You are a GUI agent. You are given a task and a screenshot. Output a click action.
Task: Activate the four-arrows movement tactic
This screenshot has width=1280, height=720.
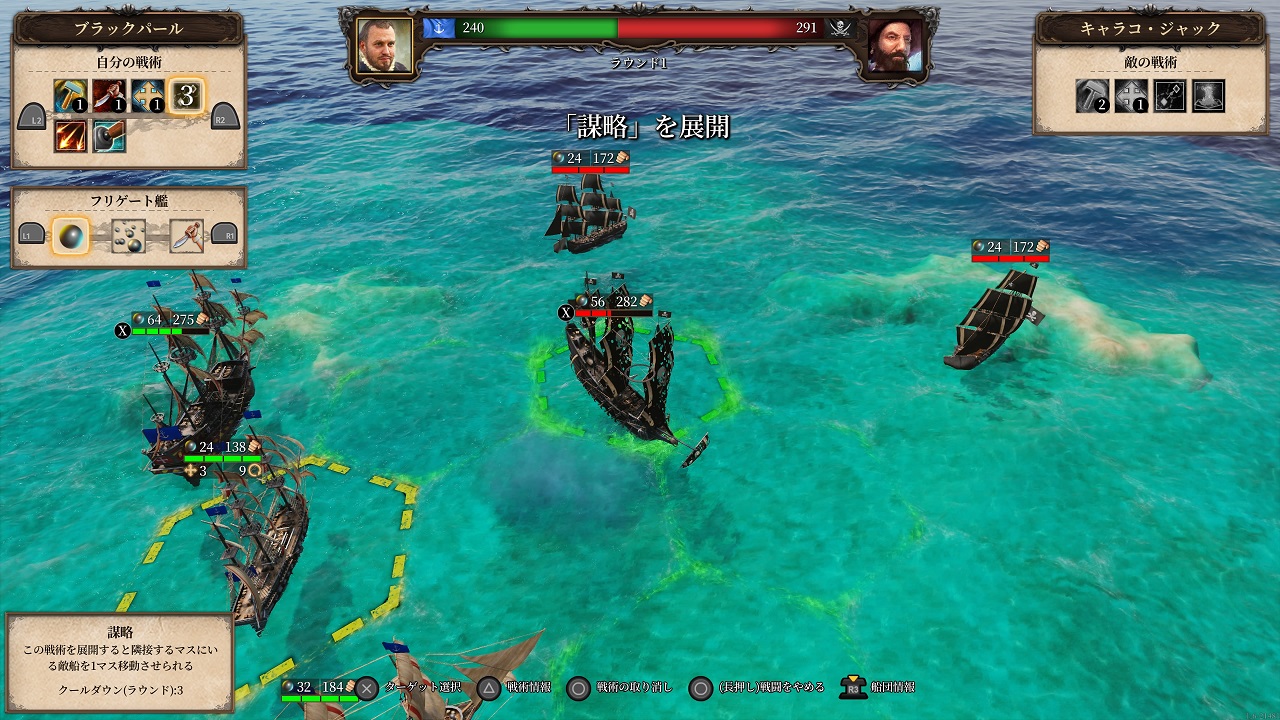click(148, 96)
